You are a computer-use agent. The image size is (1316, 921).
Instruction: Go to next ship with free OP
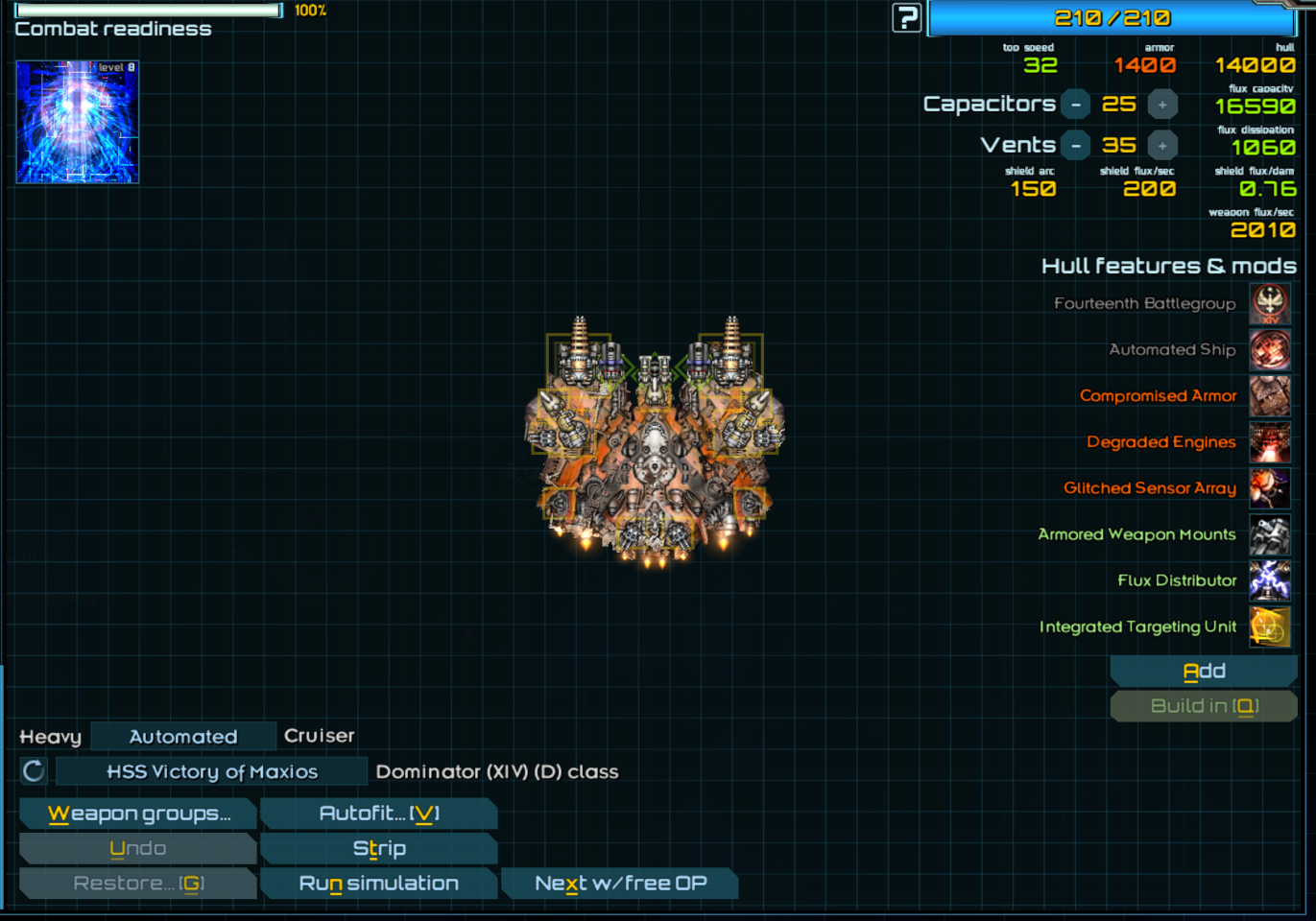point(620,884)
